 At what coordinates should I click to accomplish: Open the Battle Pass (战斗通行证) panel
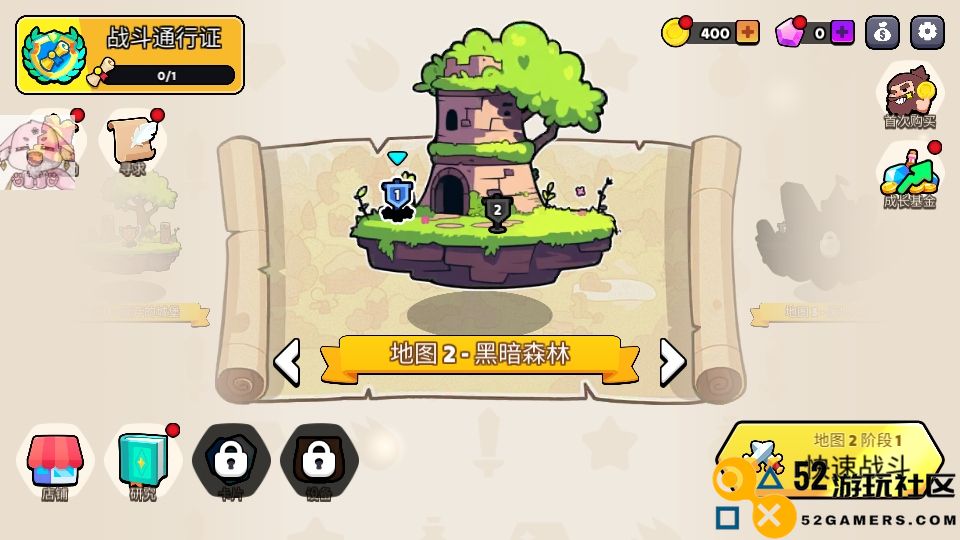click(130, 55)
